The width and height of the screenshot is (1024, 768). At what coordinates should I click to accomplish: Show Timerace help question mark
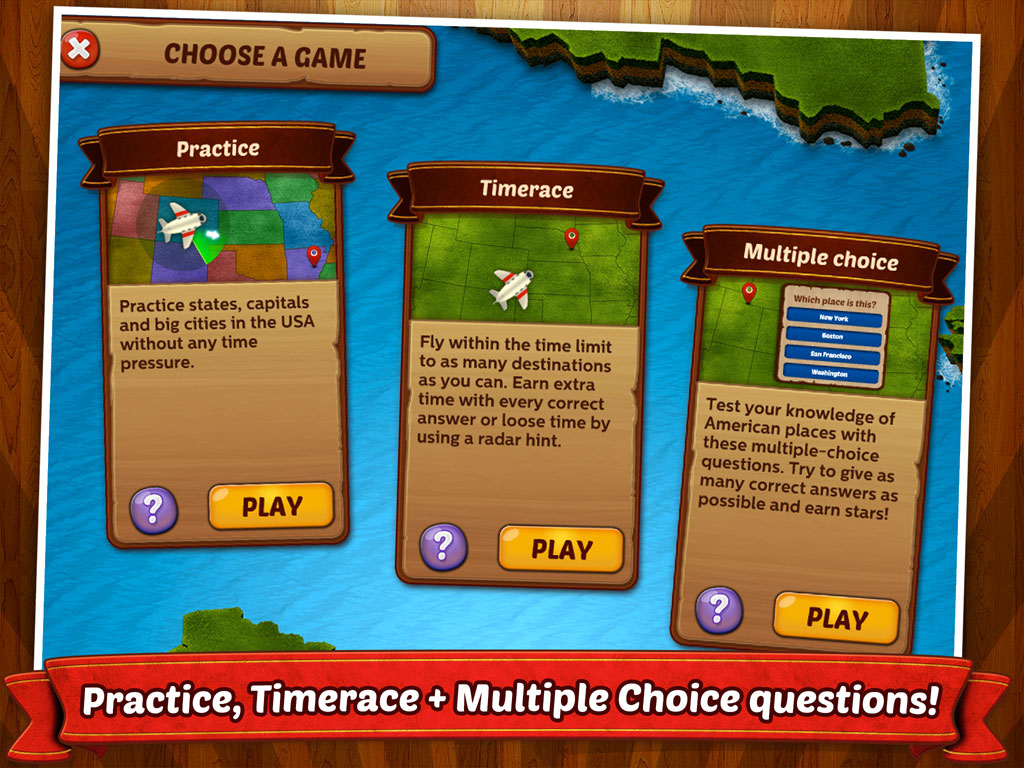coord(443,547)
